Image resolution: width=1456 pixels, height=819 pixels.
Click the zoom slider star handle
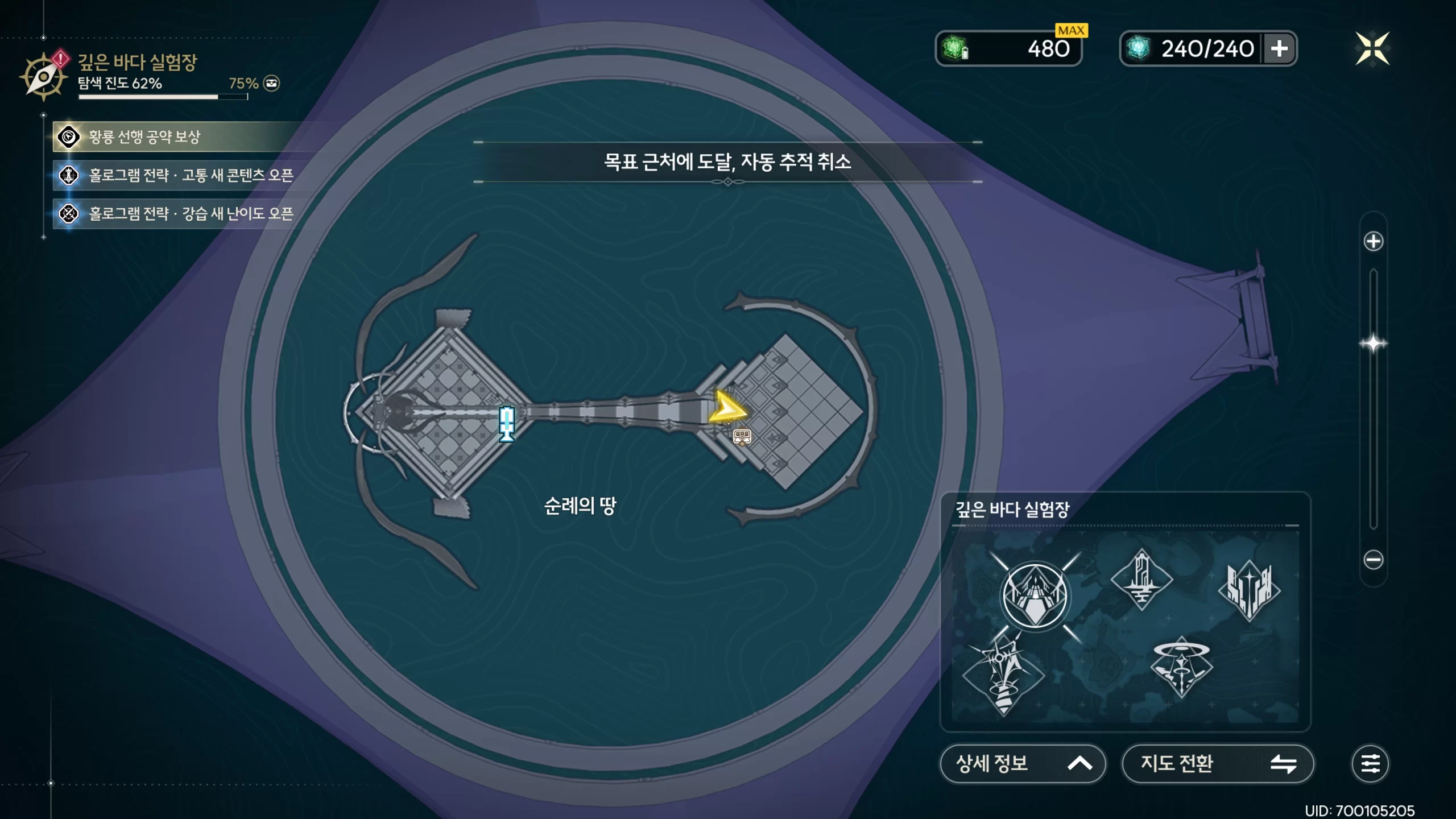coord(1373,344)
